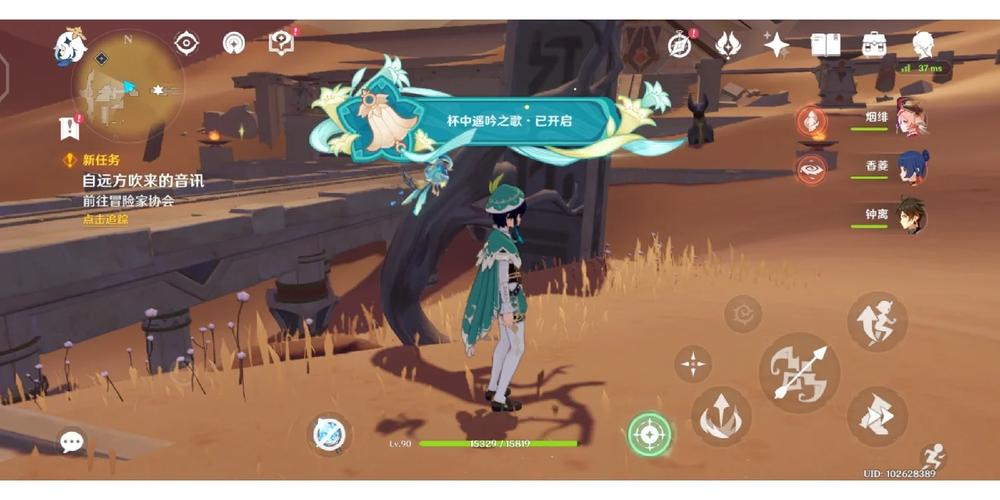1000x500 pixels.
Task: Open the four-pointed star wish icon
Action: click(x=776, y=44)
